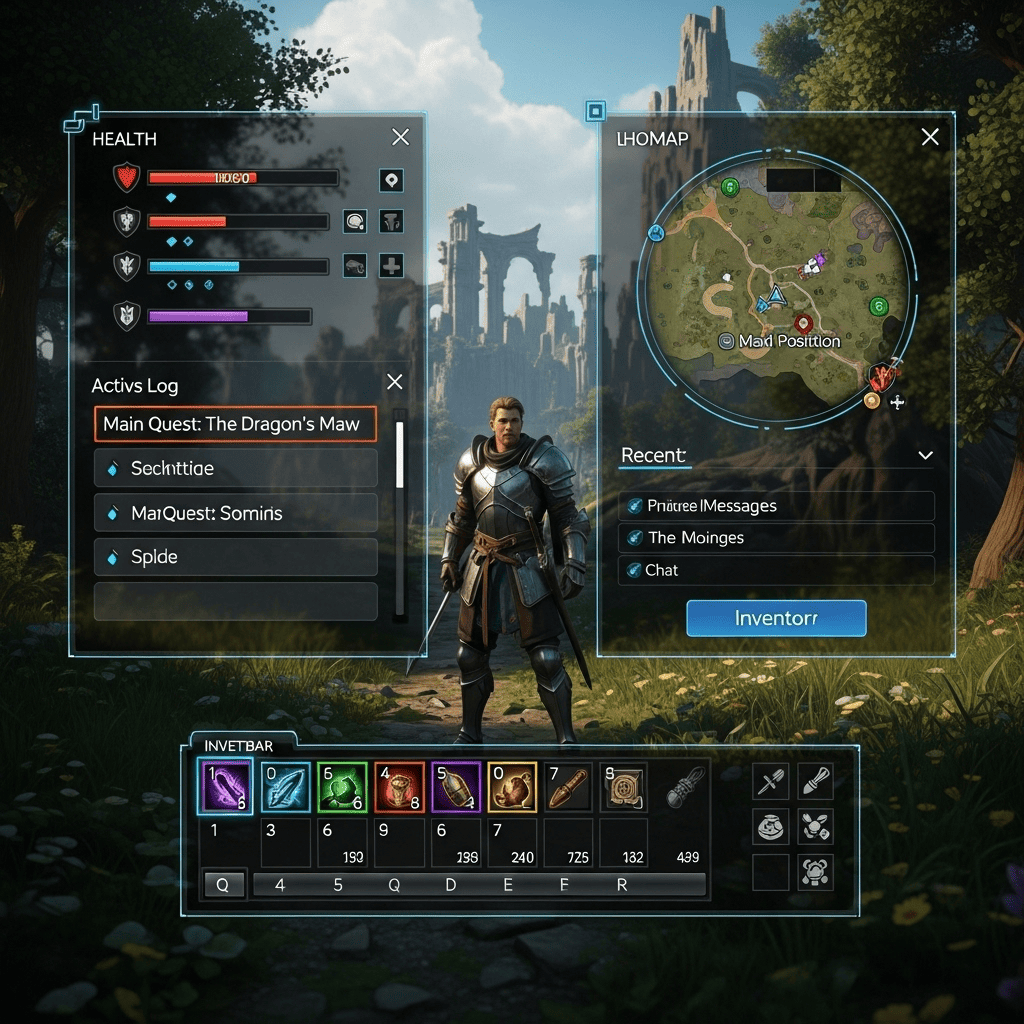The height and width of the screenshot is (1024, 1024).
Task: Click the map pin icon beside health bar
Action: pyautogui.click(x=391, y=180)
